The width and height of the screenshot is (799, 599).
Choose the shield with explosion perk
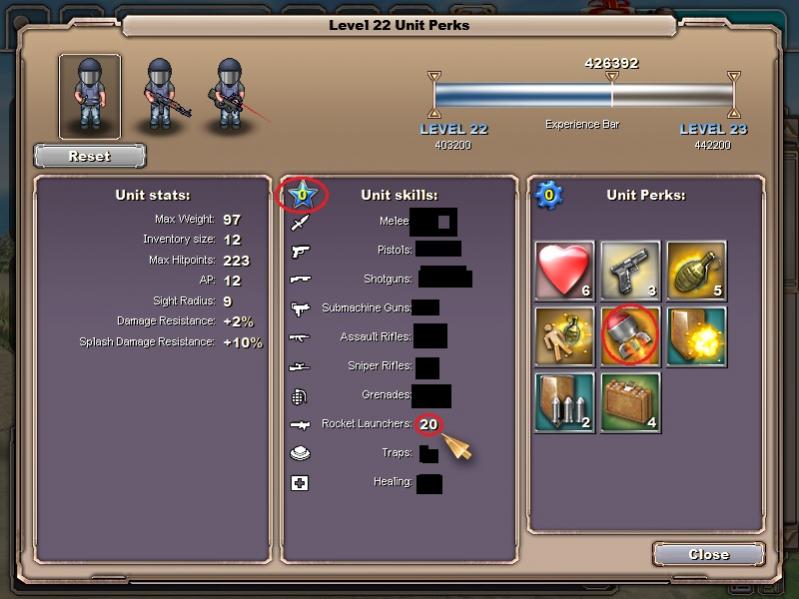point(696,337)
